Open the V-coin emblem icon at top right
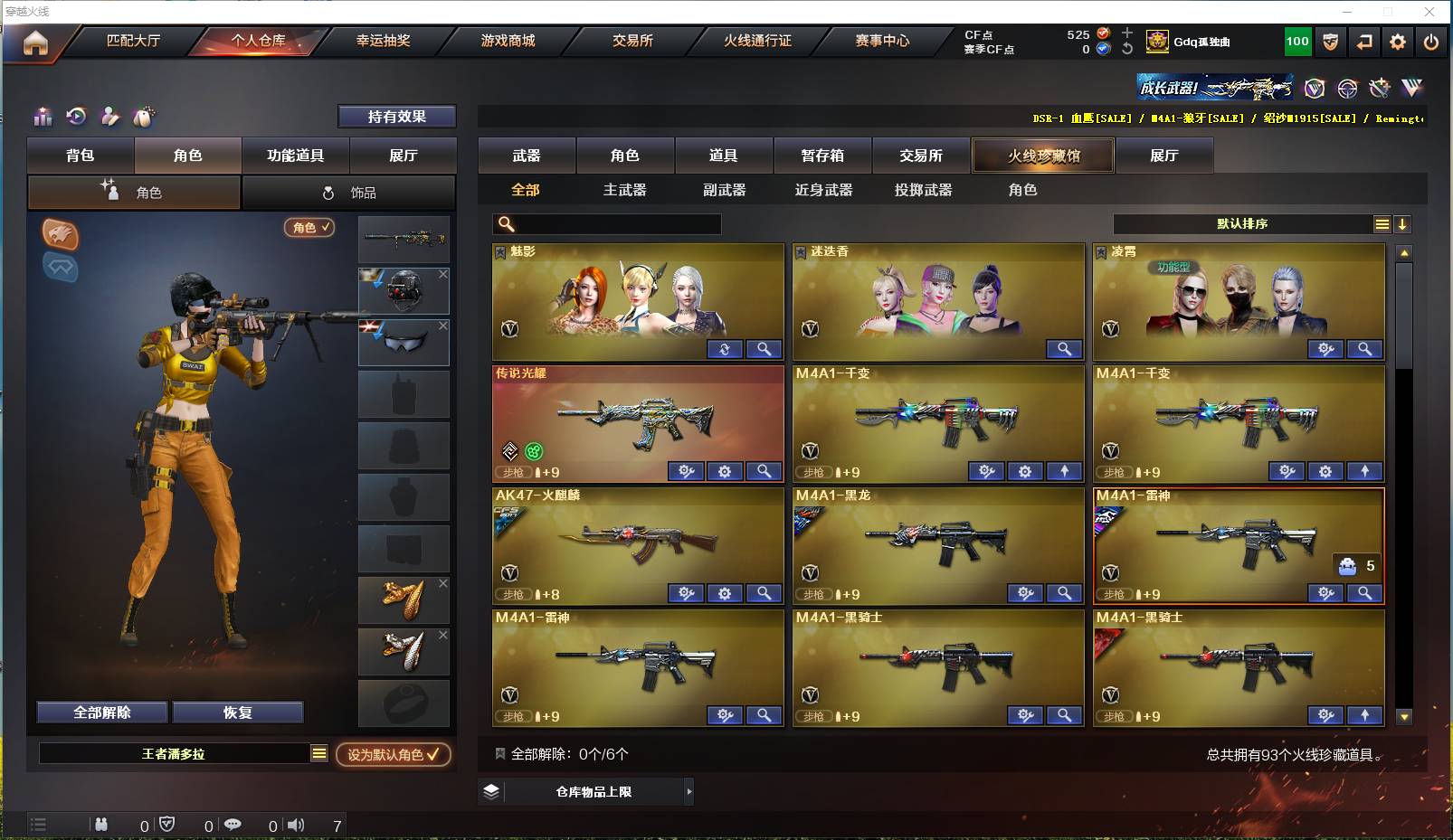This screenshot has width=1453, height=840. click(1315, 88)
